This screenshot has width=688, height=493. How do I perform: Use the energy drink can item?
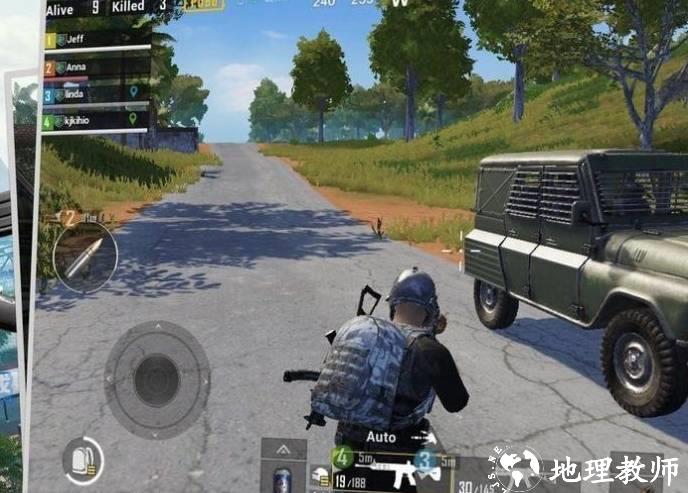(283, 478)
